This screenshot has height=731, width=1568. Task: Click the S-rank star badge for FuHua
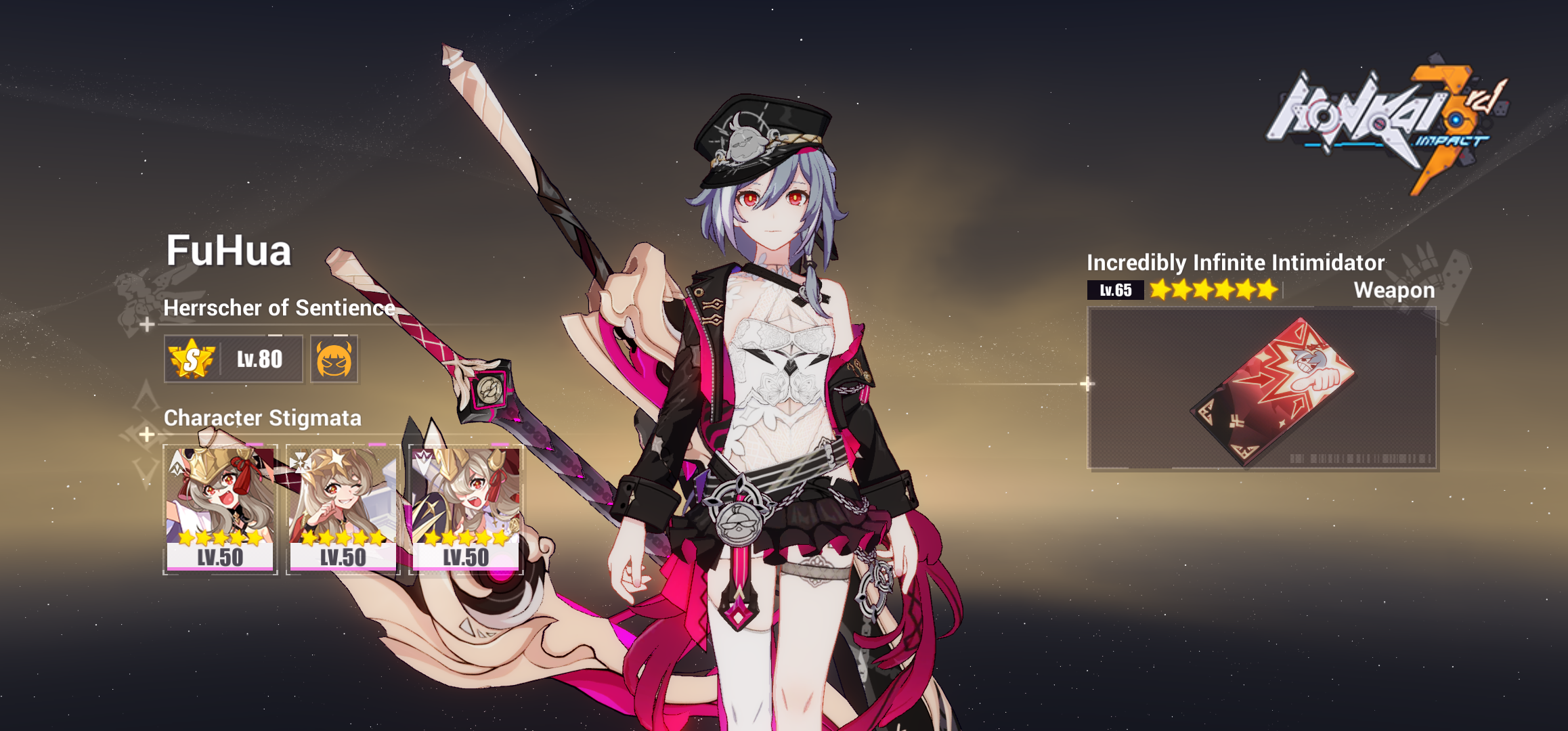190,359
